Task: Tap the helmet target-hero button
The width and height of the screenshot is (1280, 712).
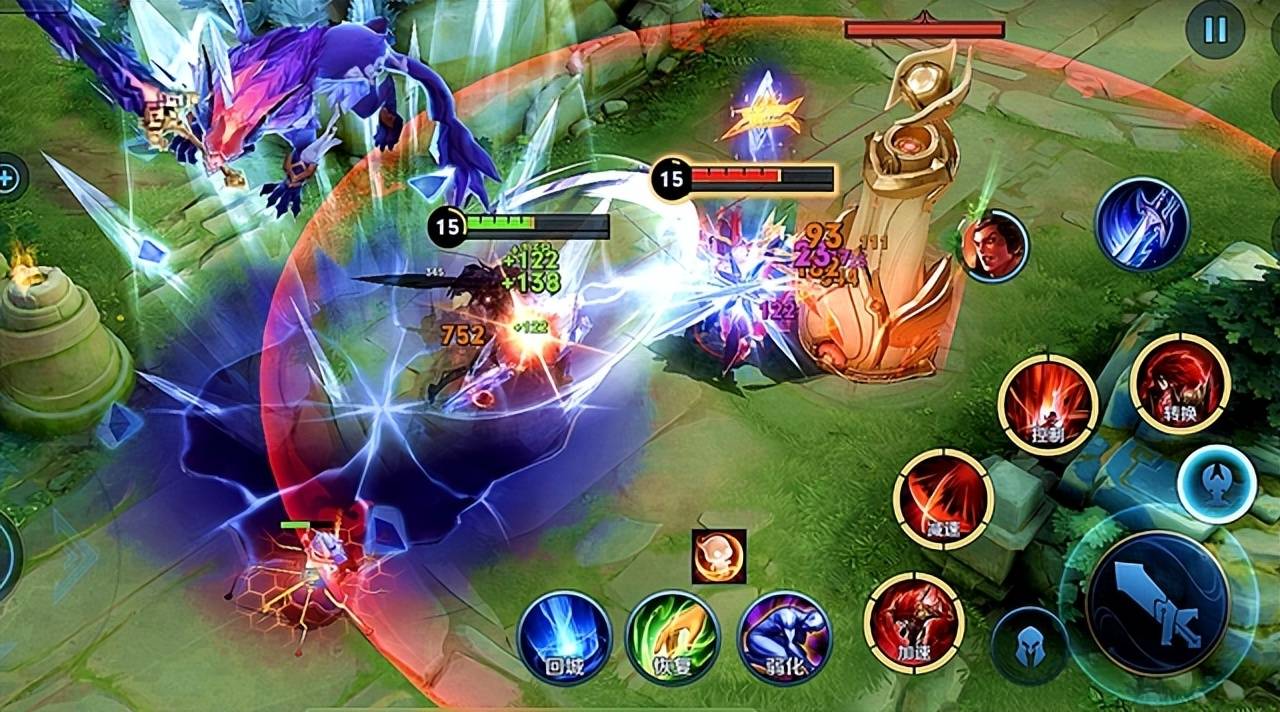Action: (1029, 646)
